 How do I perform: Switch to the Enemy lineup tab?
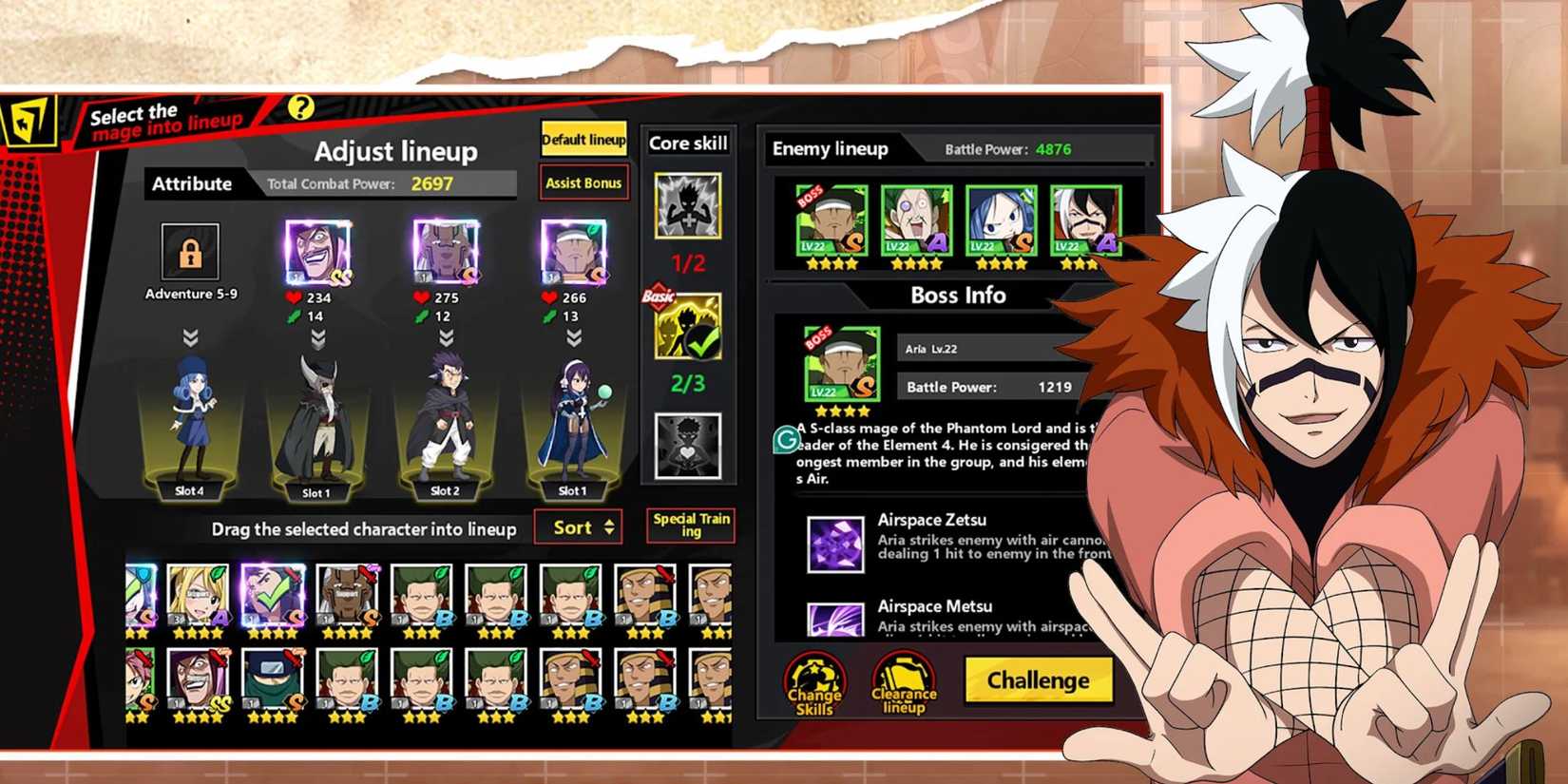click(x=830, y=149)
